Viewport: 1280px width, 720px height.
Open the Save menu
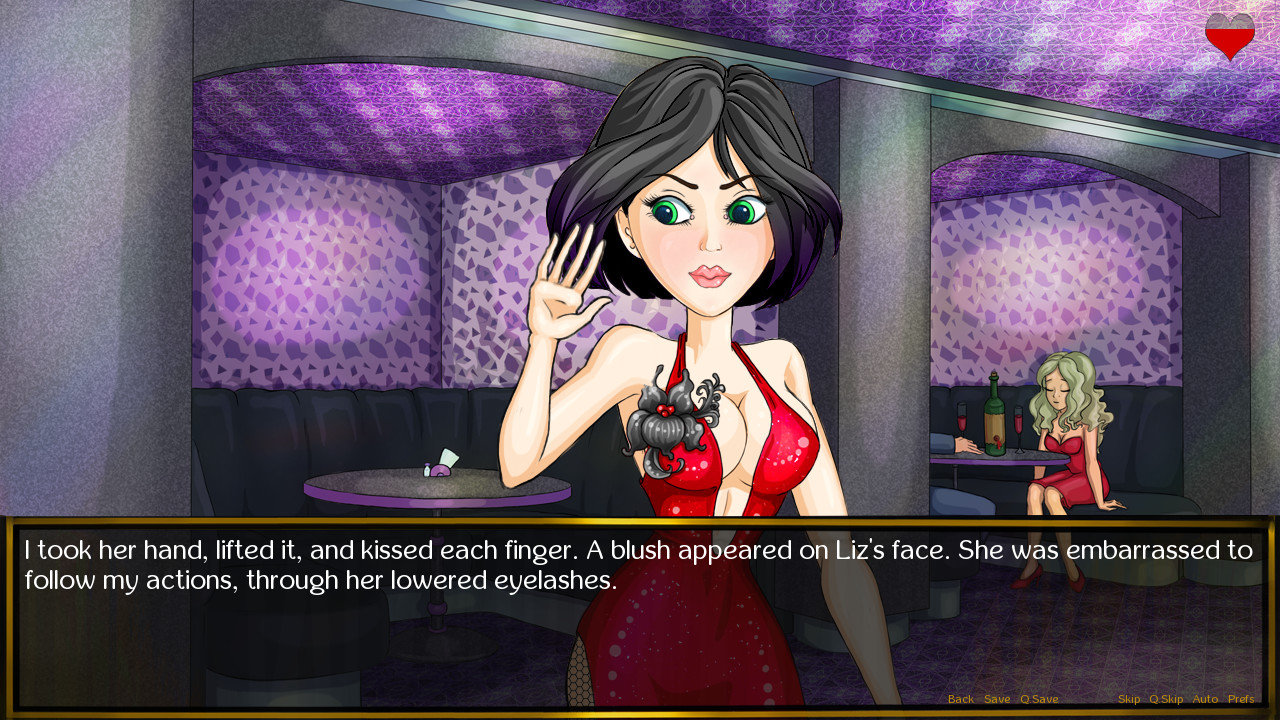[x=997, y=699]
